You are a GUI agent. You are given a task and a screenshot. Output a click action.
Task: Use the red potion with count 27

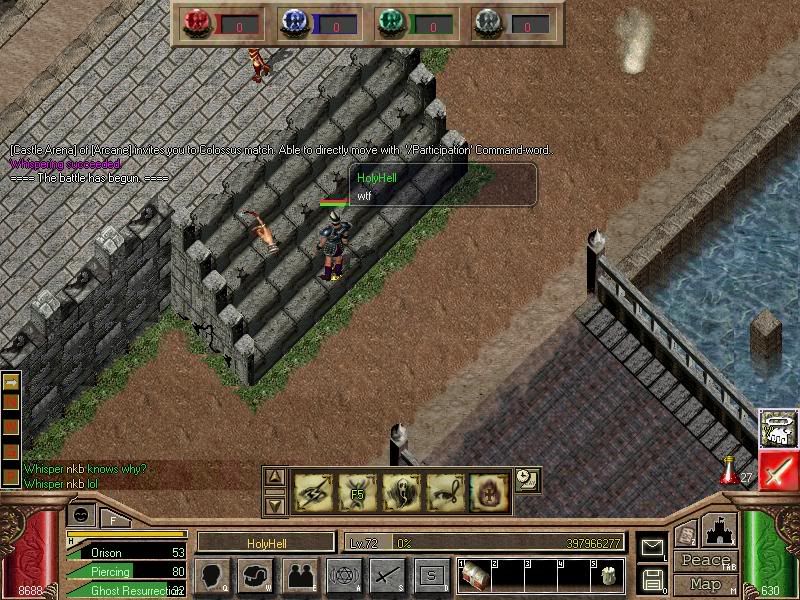(x=729, y=469)
